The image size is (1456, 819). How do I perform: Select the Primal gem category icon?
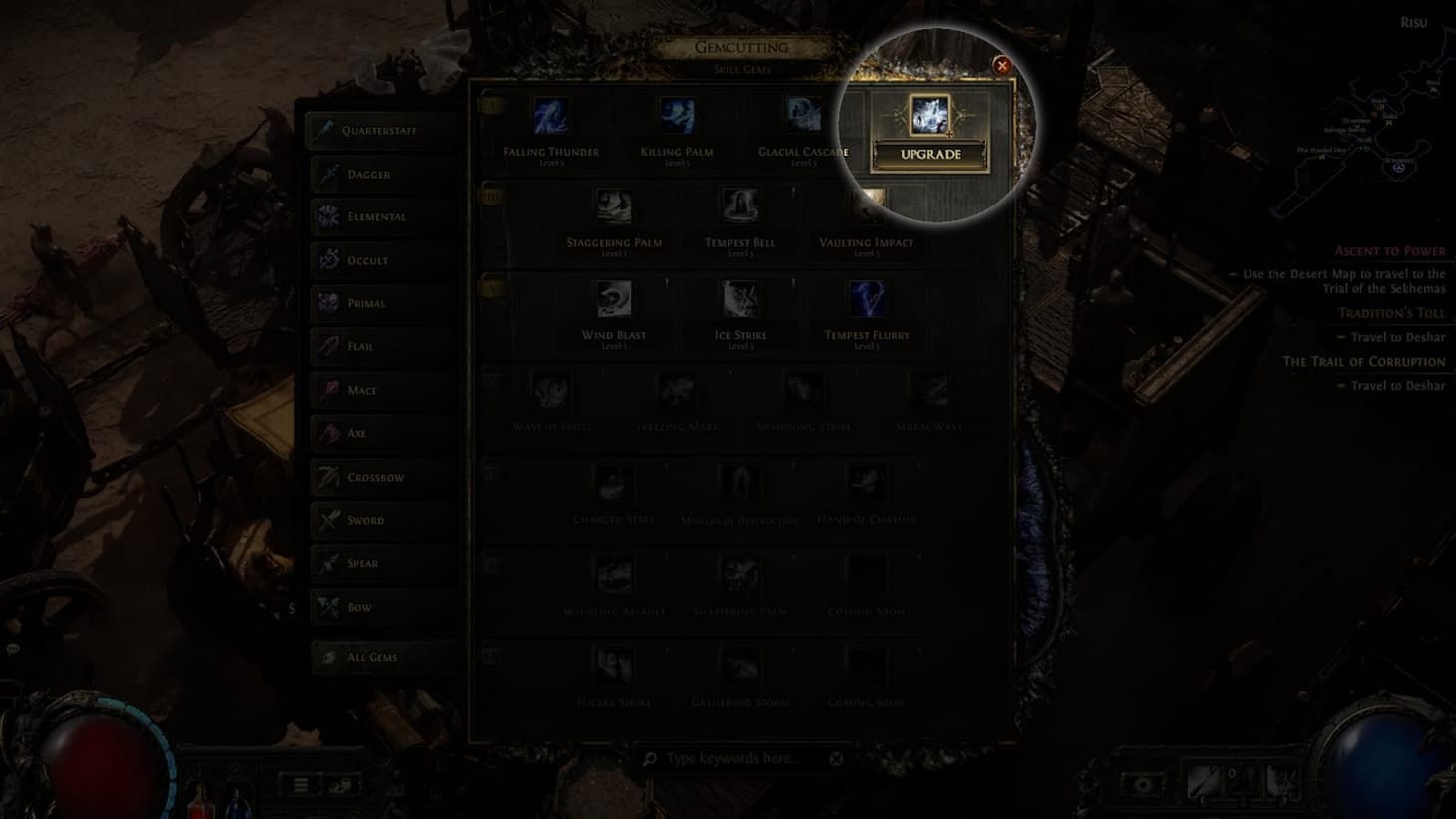point(327,303)
